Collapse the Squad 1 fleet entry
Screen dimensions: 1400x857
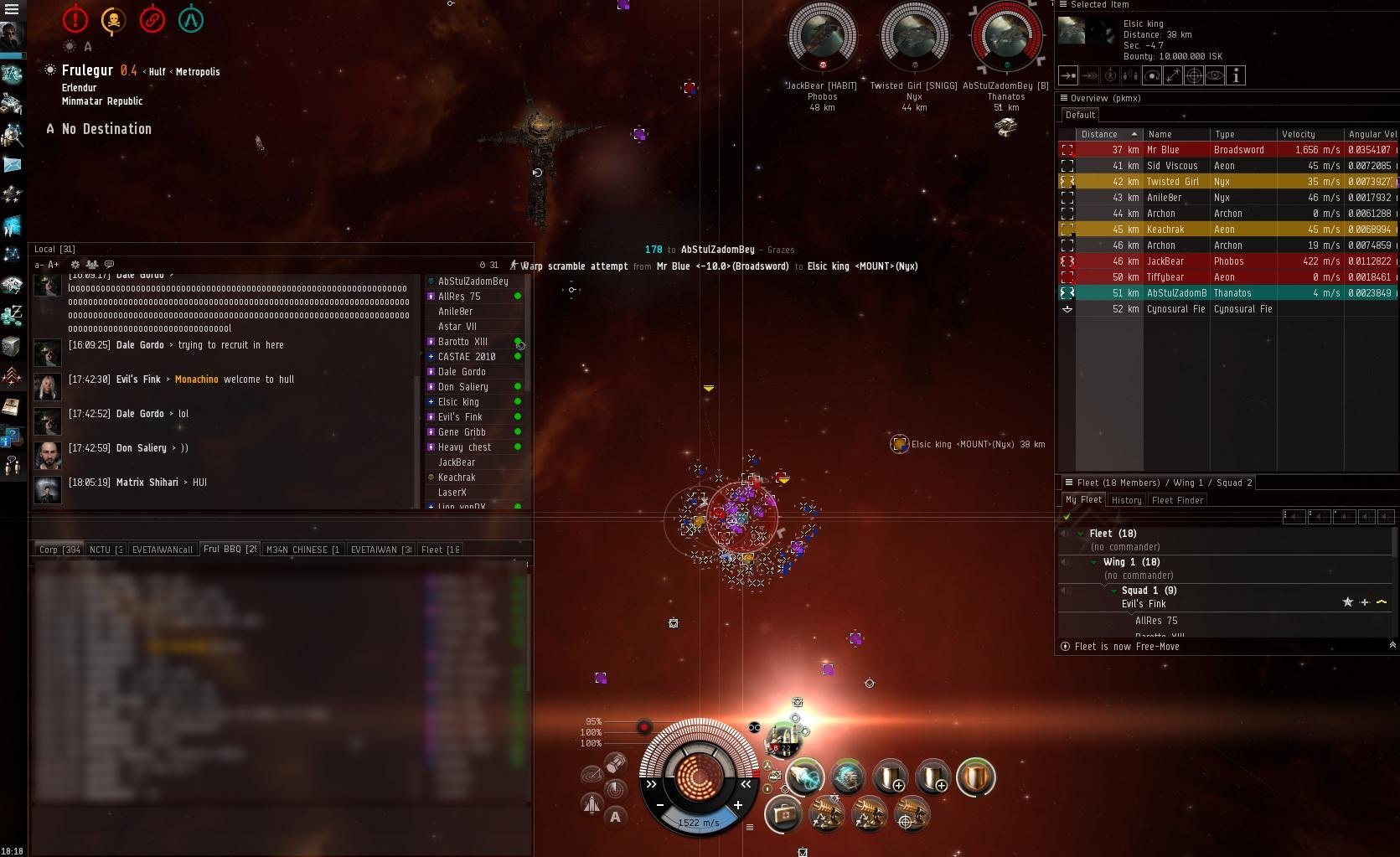(1114, 591)
